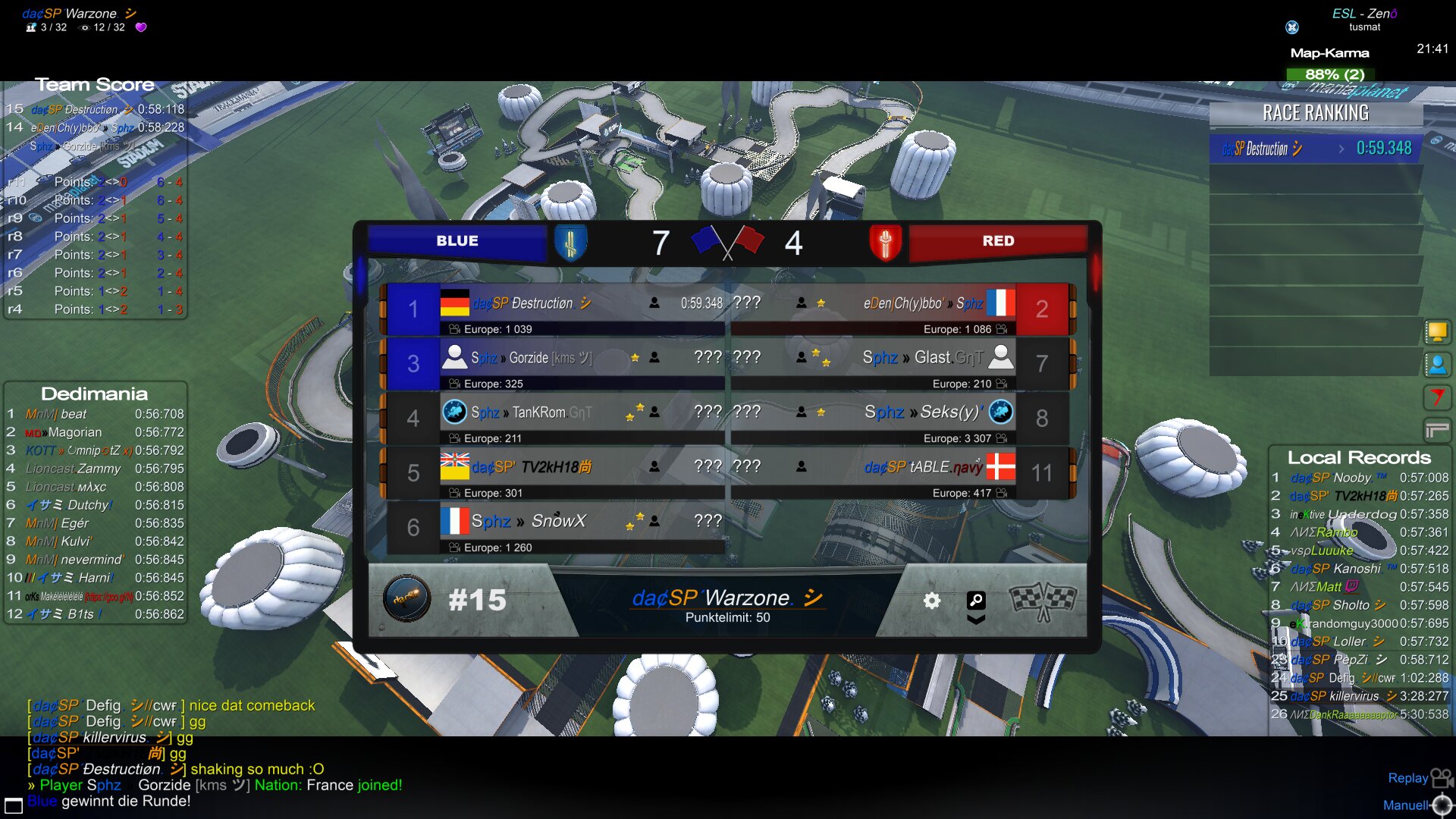
Task: Open scoreboard settings gear icon
Action: click(931, 601)
